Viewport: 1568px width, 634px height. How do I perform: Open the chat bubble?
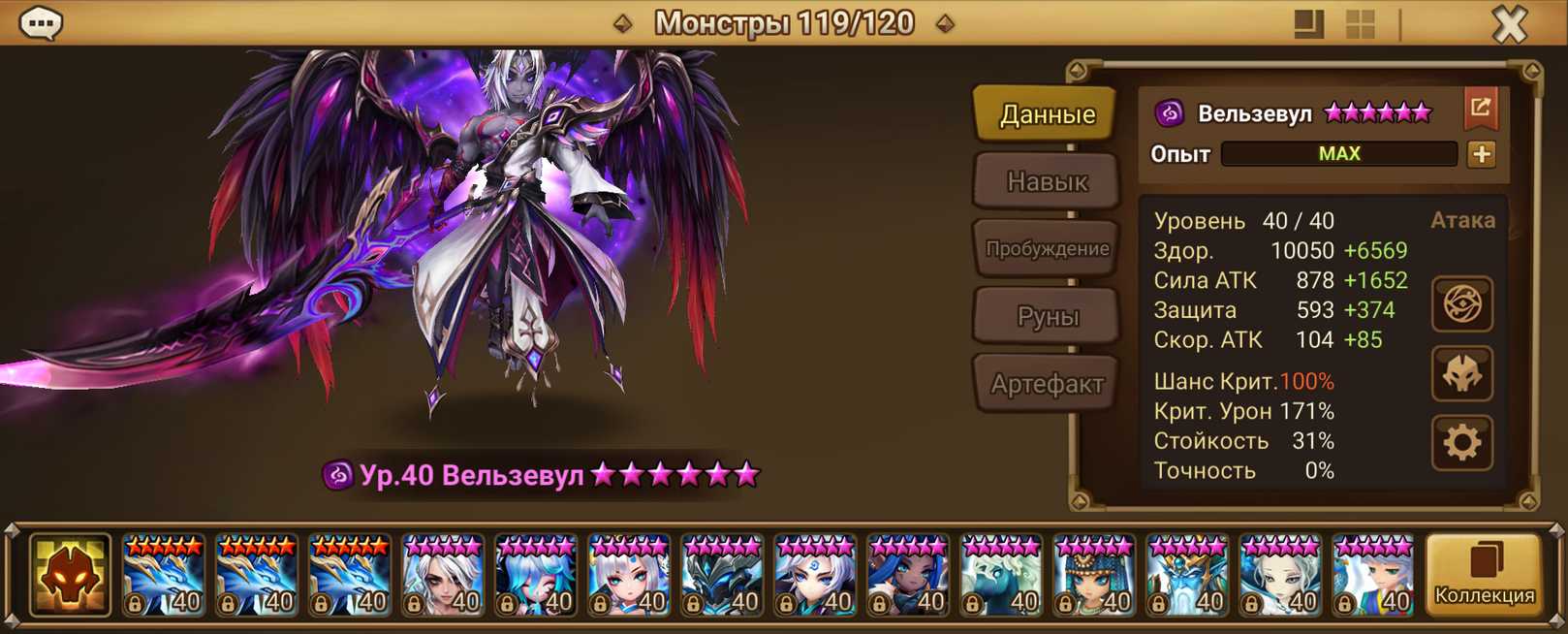(x=41, y=23)
